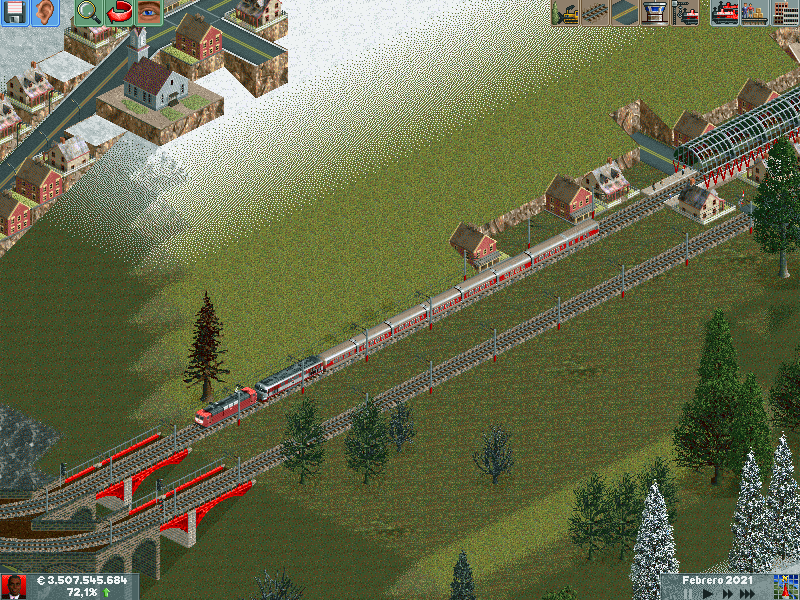The image size is (800, 600).
Task: Open the station list with waiting passengers icon
Action: (x=755, y=12)
